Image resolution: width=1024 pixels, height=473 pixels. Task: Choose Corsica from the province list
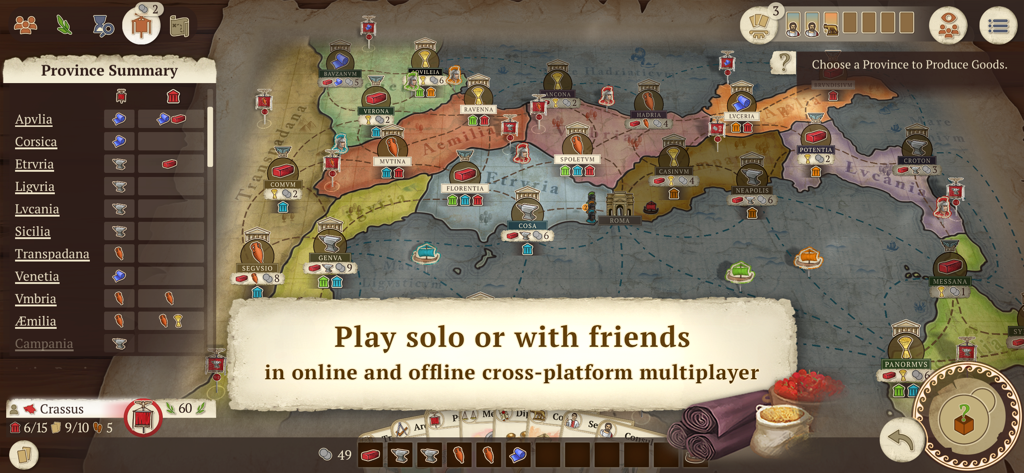36,142
